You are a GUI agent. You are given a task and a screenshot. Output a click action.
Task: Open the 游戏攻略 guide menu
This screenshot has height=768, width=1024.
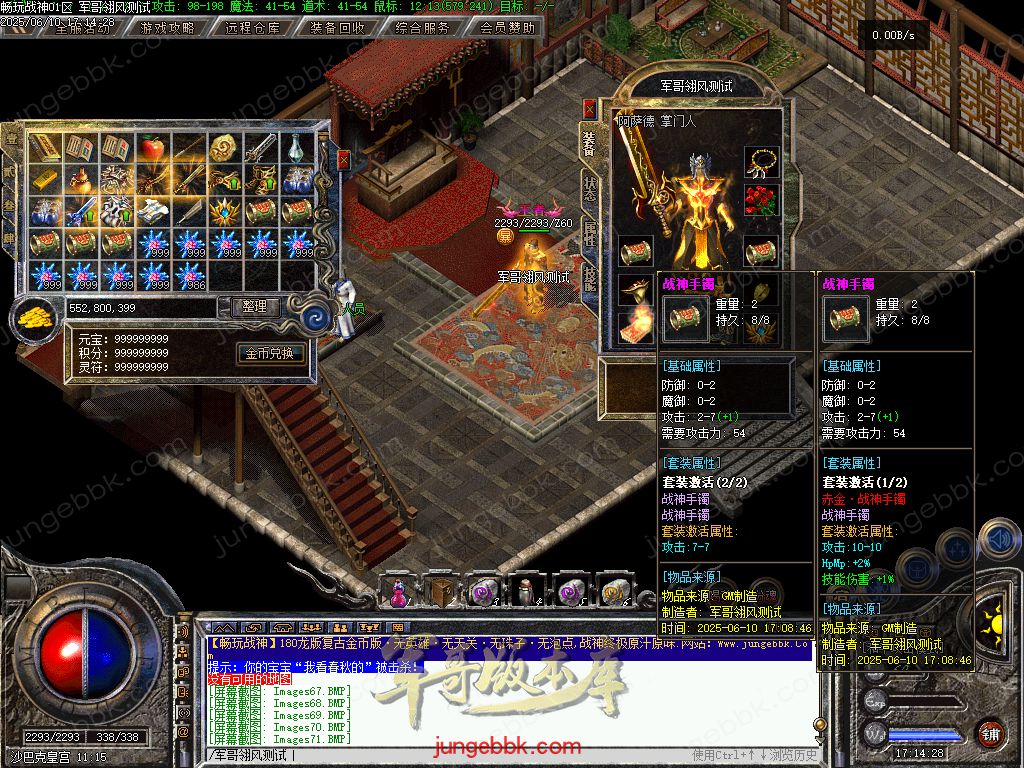click(167, 28)
